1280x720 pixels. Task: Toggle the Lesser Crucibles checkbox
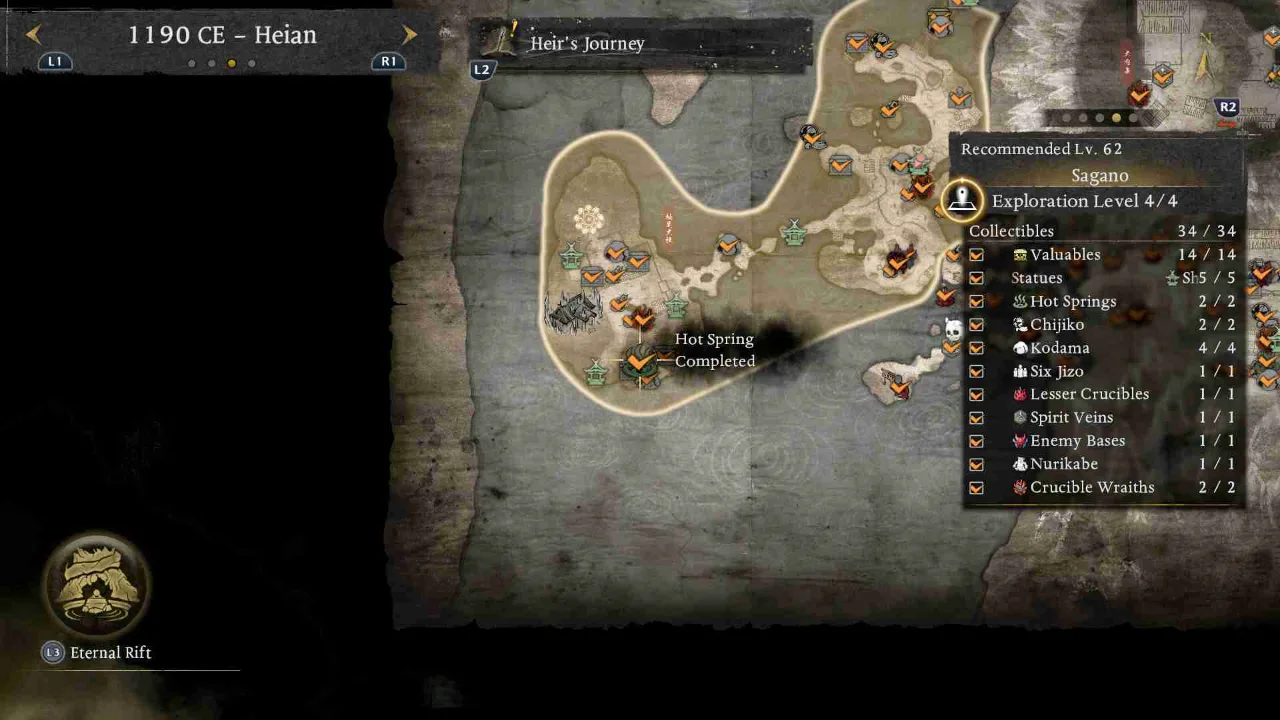(976, 395)
